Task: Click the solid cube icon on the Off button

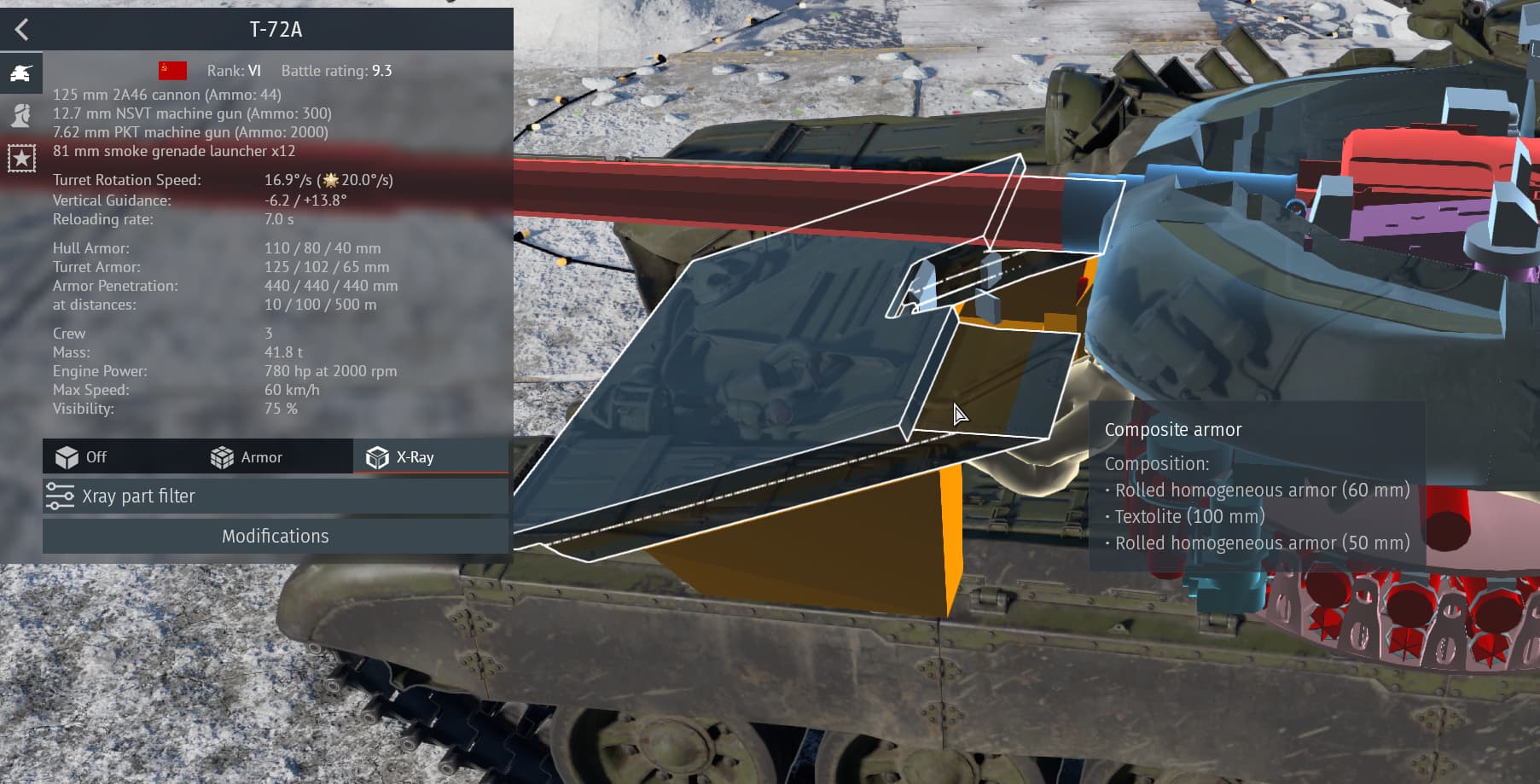Action: pos(67,456)
